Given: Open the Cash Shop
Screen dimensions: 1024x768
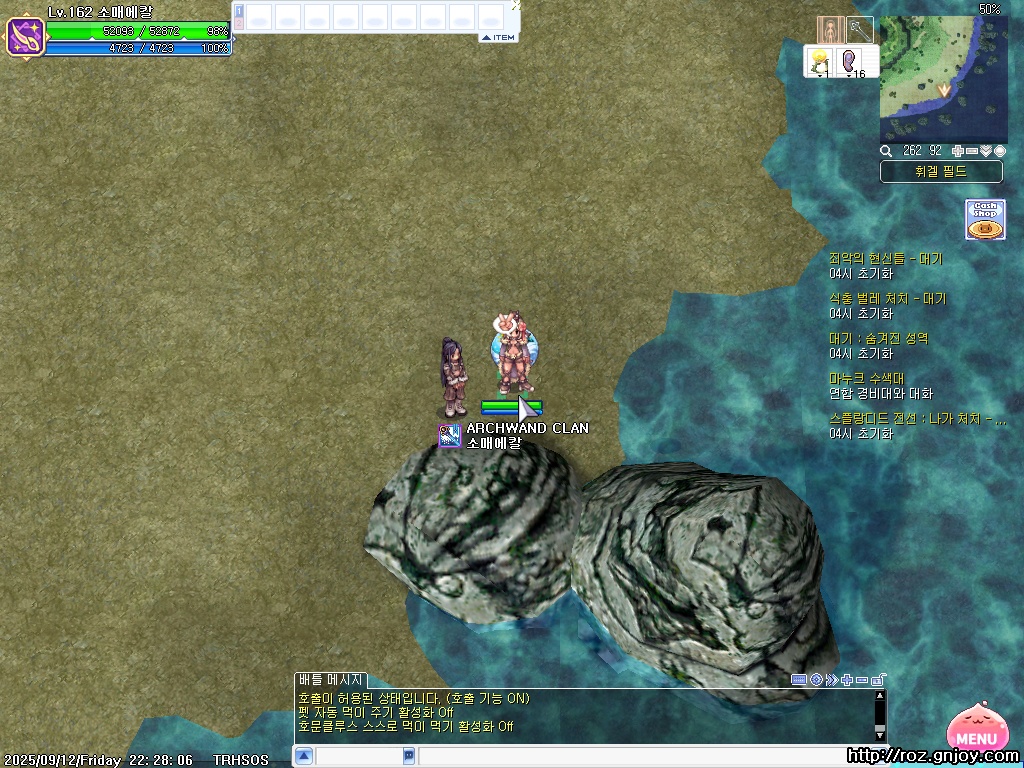Looking at the screenshot, I should pyautogui.click(x=985, y=219).
